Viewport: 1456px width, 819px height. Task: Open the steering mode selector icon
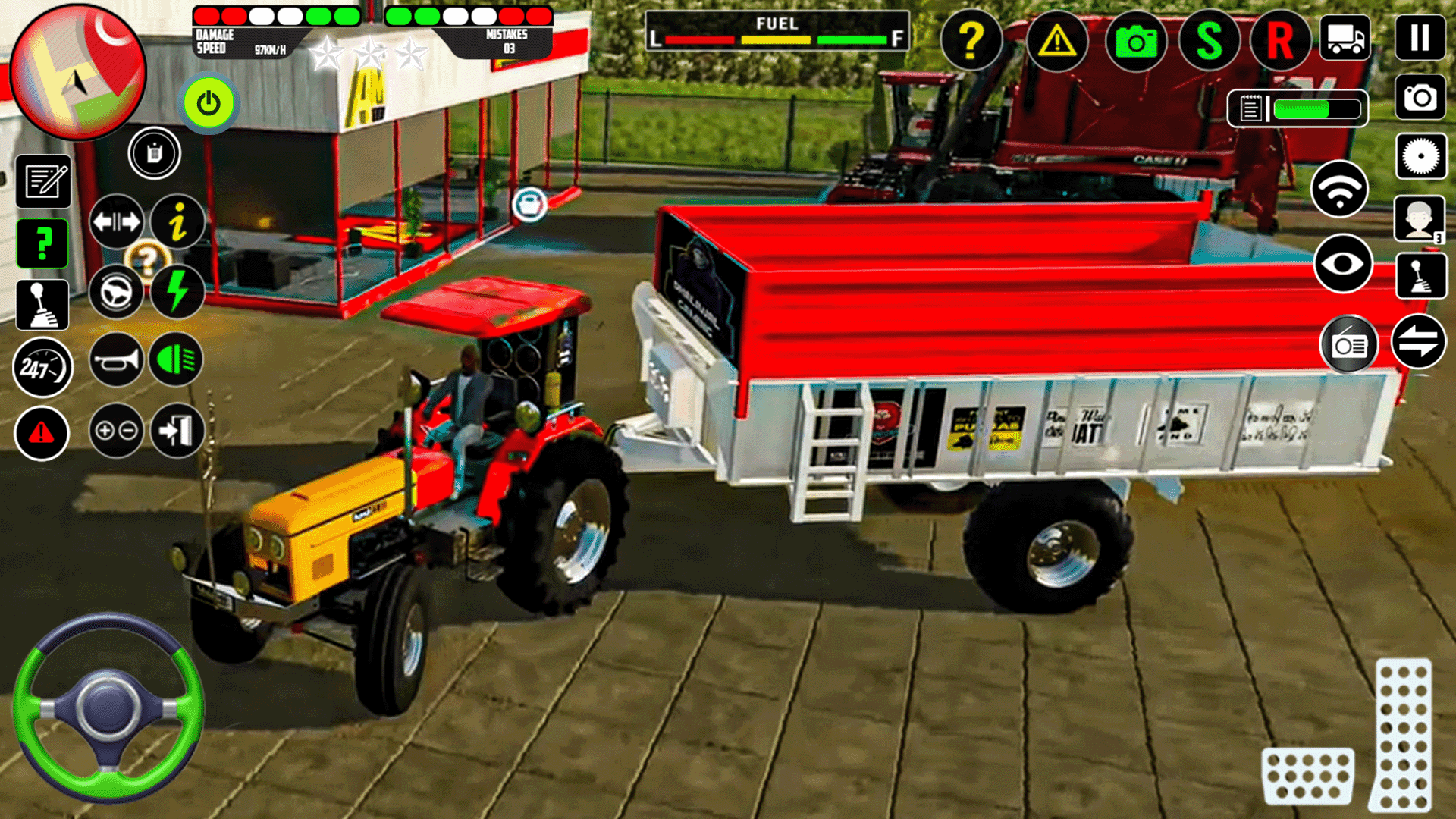(x=116, y=290)
